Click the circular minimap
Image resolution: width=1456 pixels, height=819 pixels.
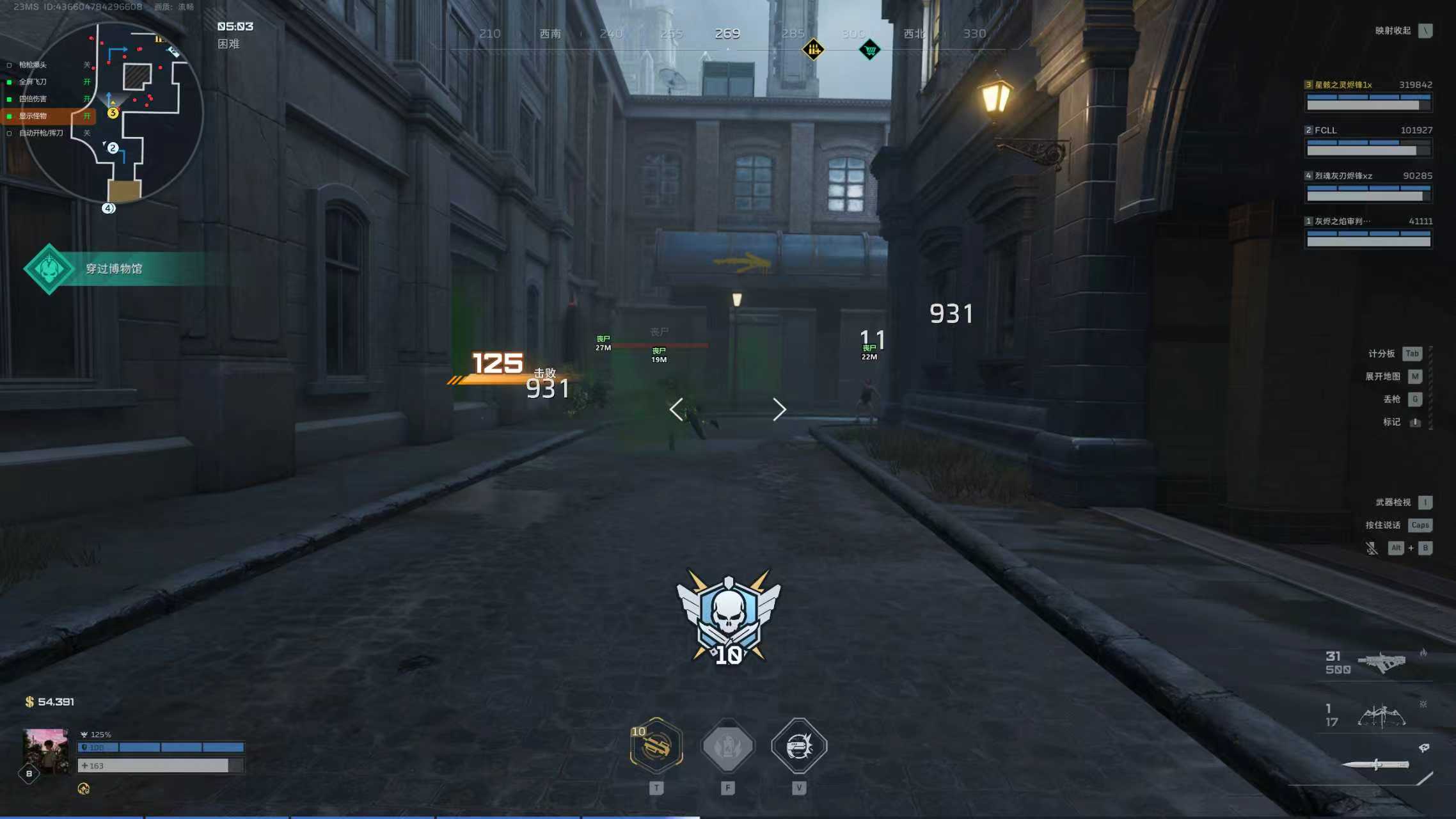click(113, 113)
